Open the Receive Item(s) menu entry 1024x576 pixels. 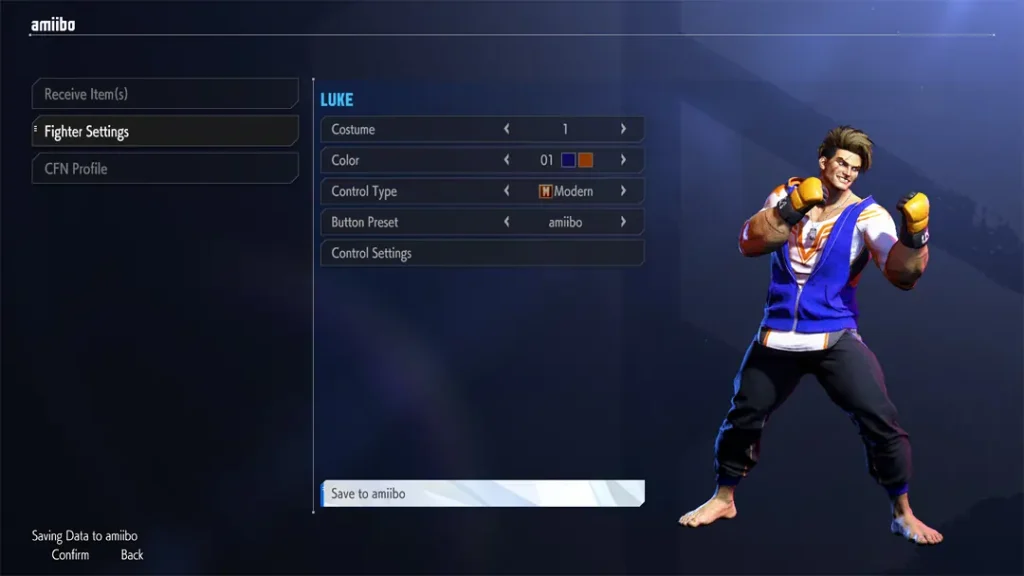[165, 94]
